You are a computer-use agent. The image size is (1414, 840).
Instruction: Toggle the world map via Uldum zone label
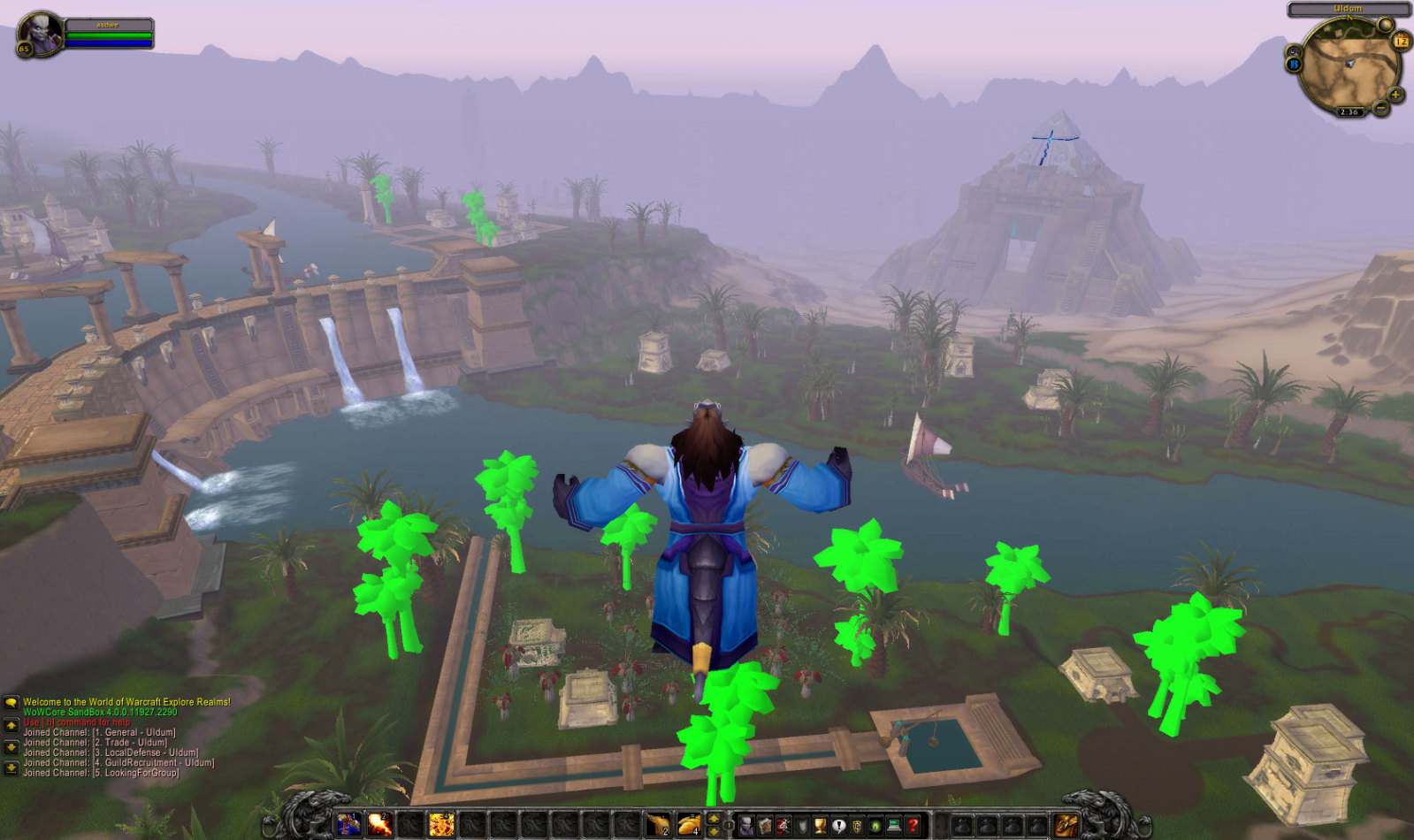(x=1348, y=9)
